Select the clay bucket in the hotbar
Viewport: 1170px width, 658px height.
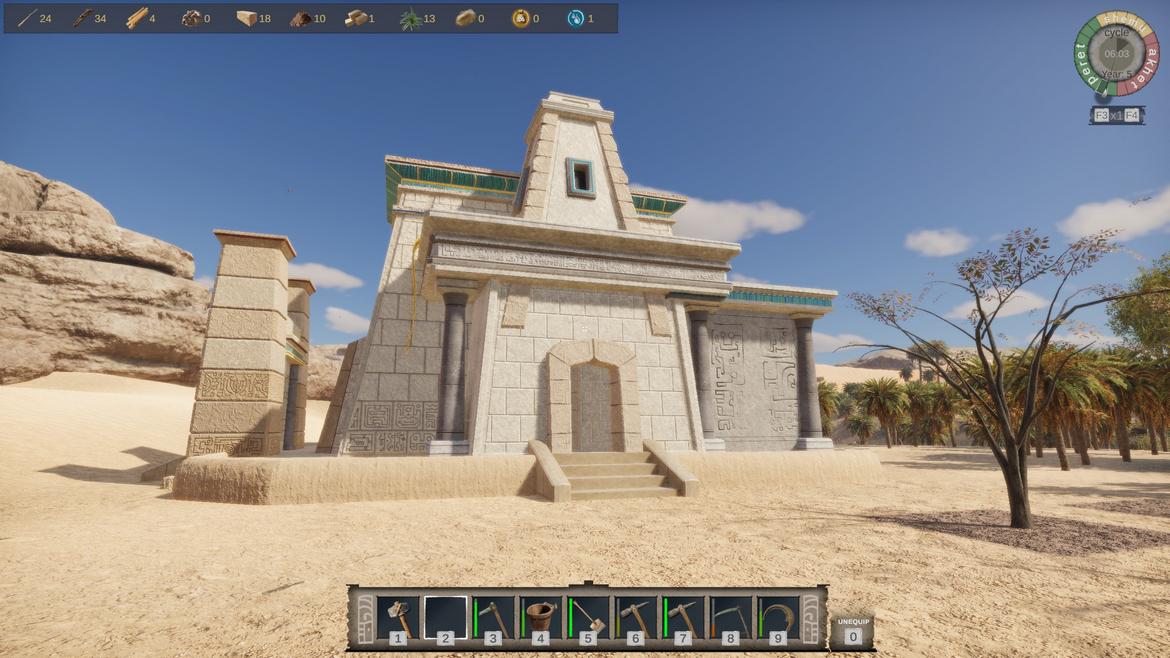pos(540,617)
